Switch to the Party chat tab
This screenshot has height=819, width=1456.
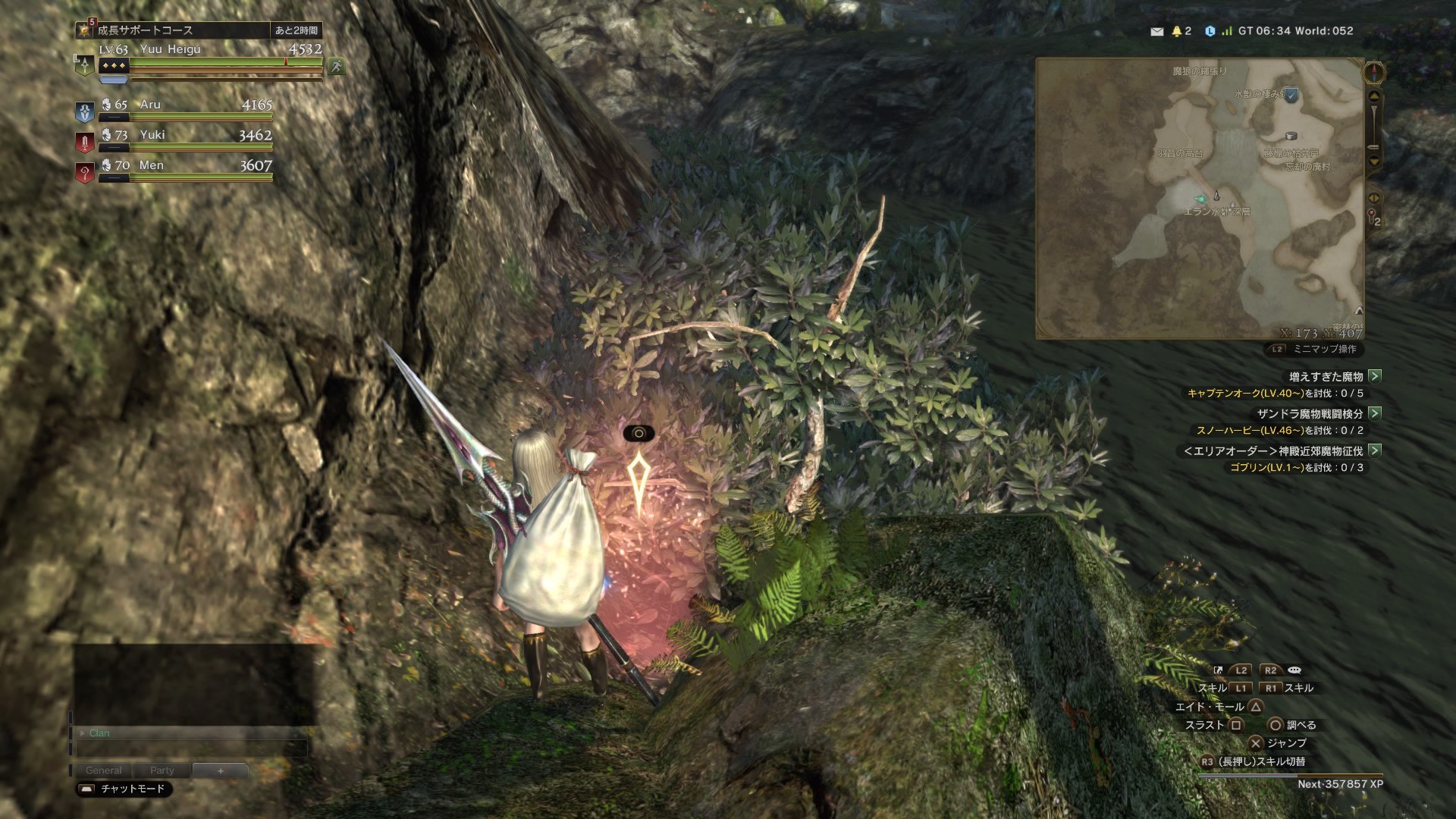click(x=162, y=770)
